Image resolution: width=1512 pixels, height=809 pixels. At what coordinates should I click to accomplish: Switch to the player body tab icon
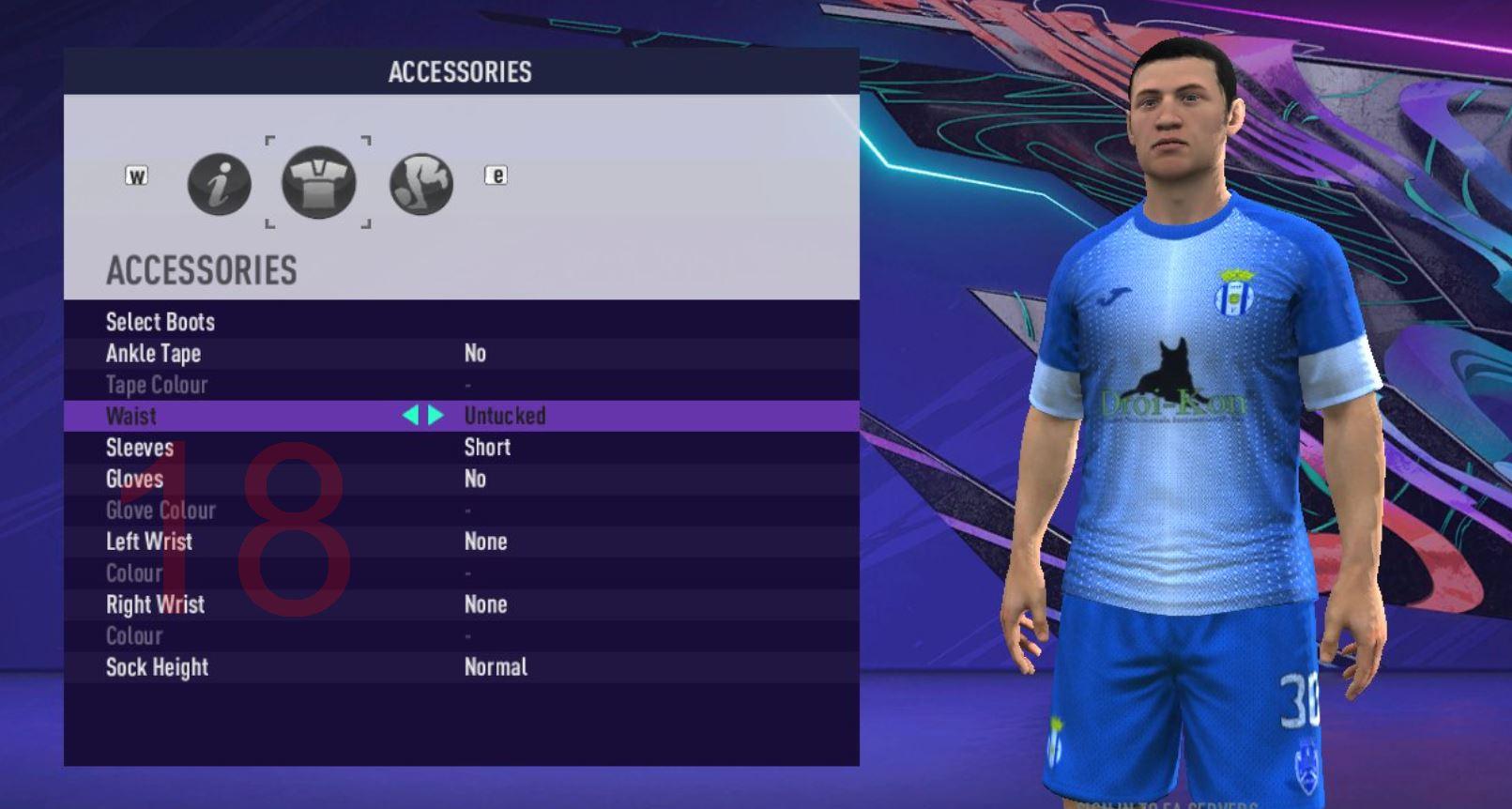pos(421,184)
